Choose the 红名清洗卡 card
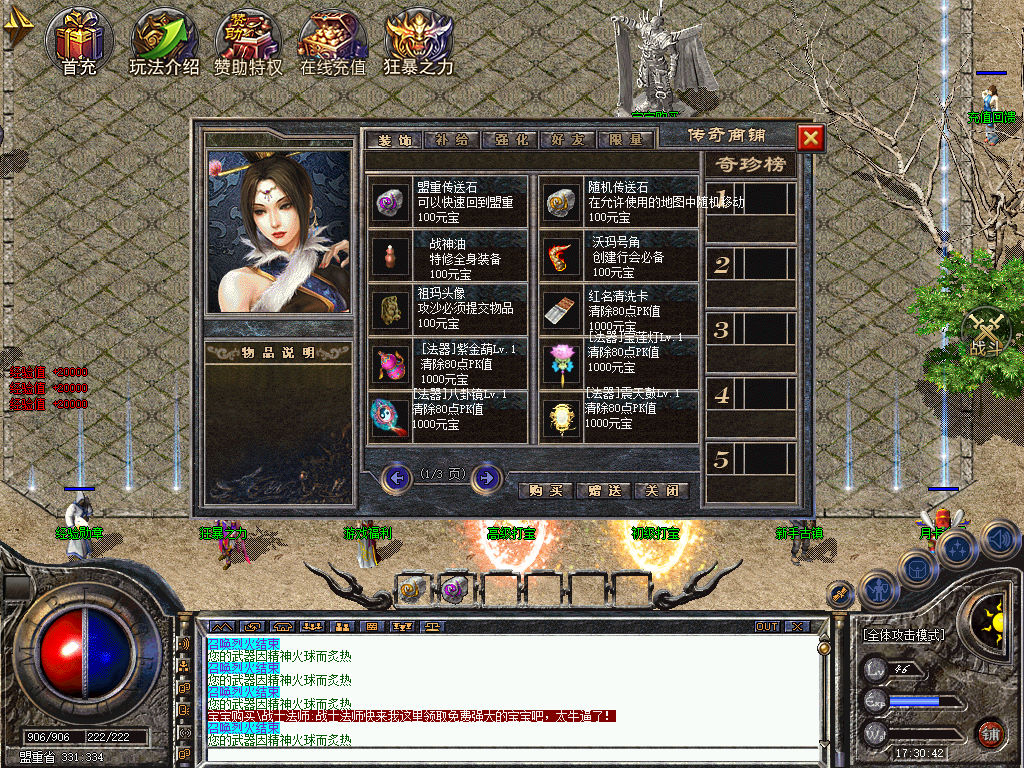The width and height of the screenshot is (1024, 768). pyautogui.click(x=562, y=310)
